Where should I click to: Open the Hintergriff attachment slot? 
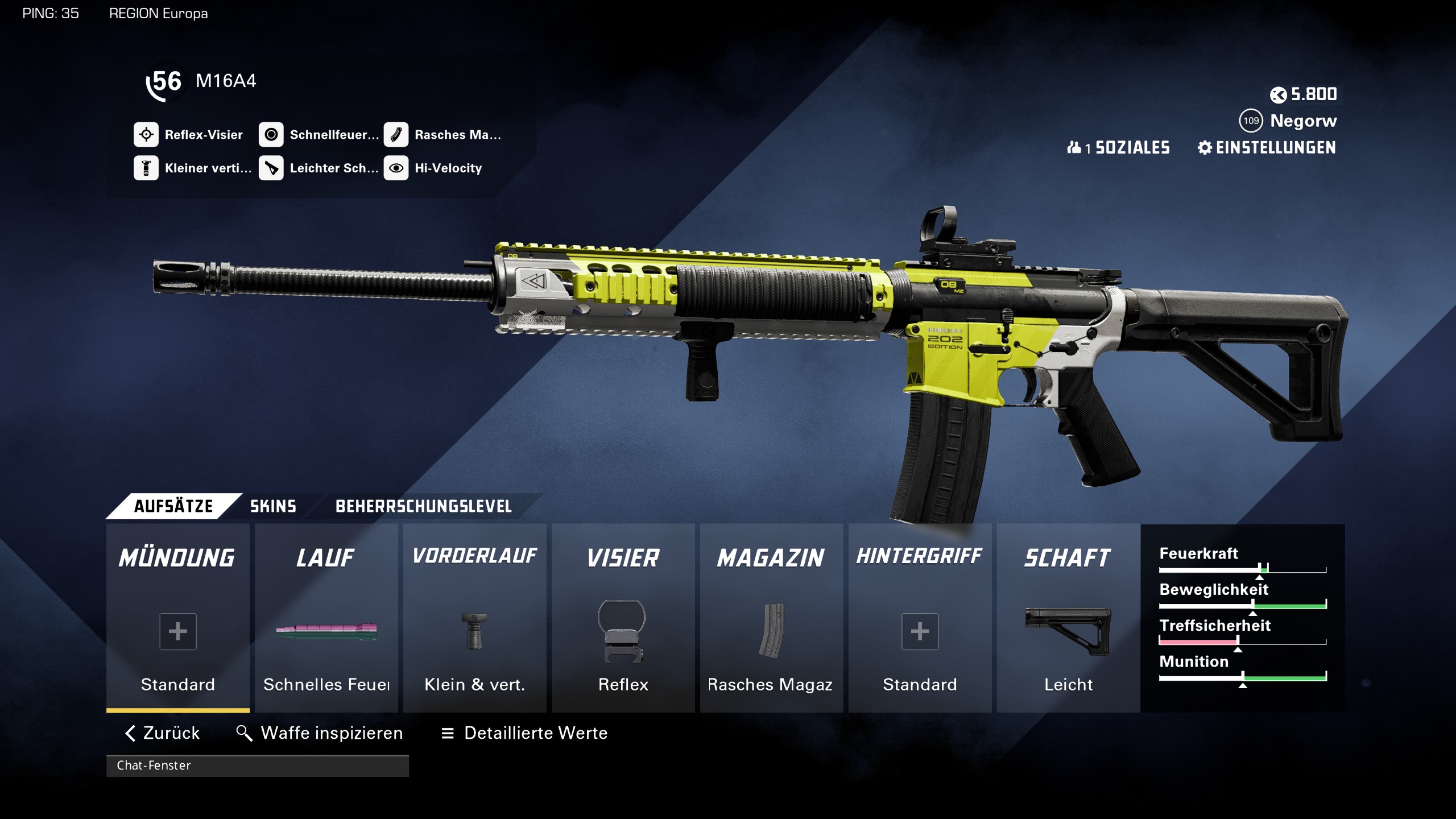920,631
